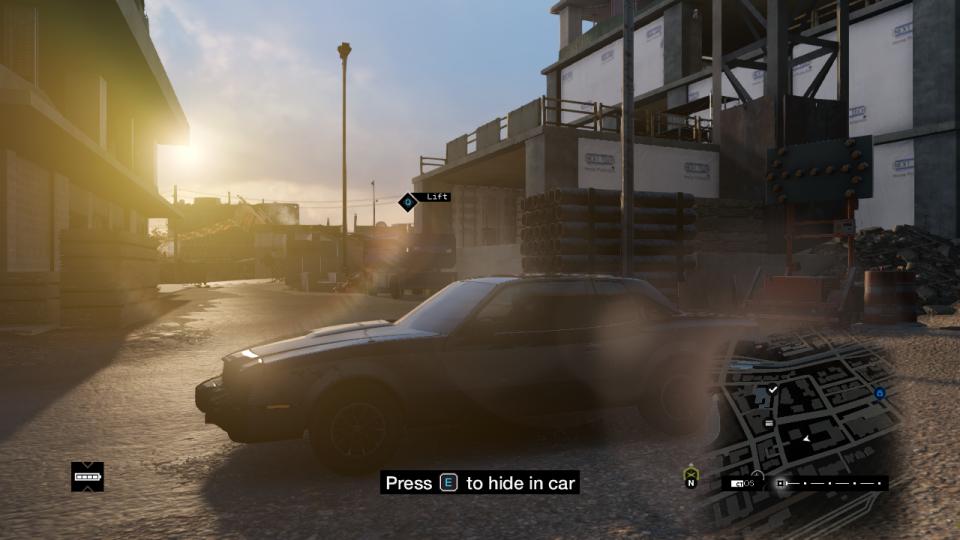
Task: Click the blue circular marker on minimap
Action: point(880,394)
